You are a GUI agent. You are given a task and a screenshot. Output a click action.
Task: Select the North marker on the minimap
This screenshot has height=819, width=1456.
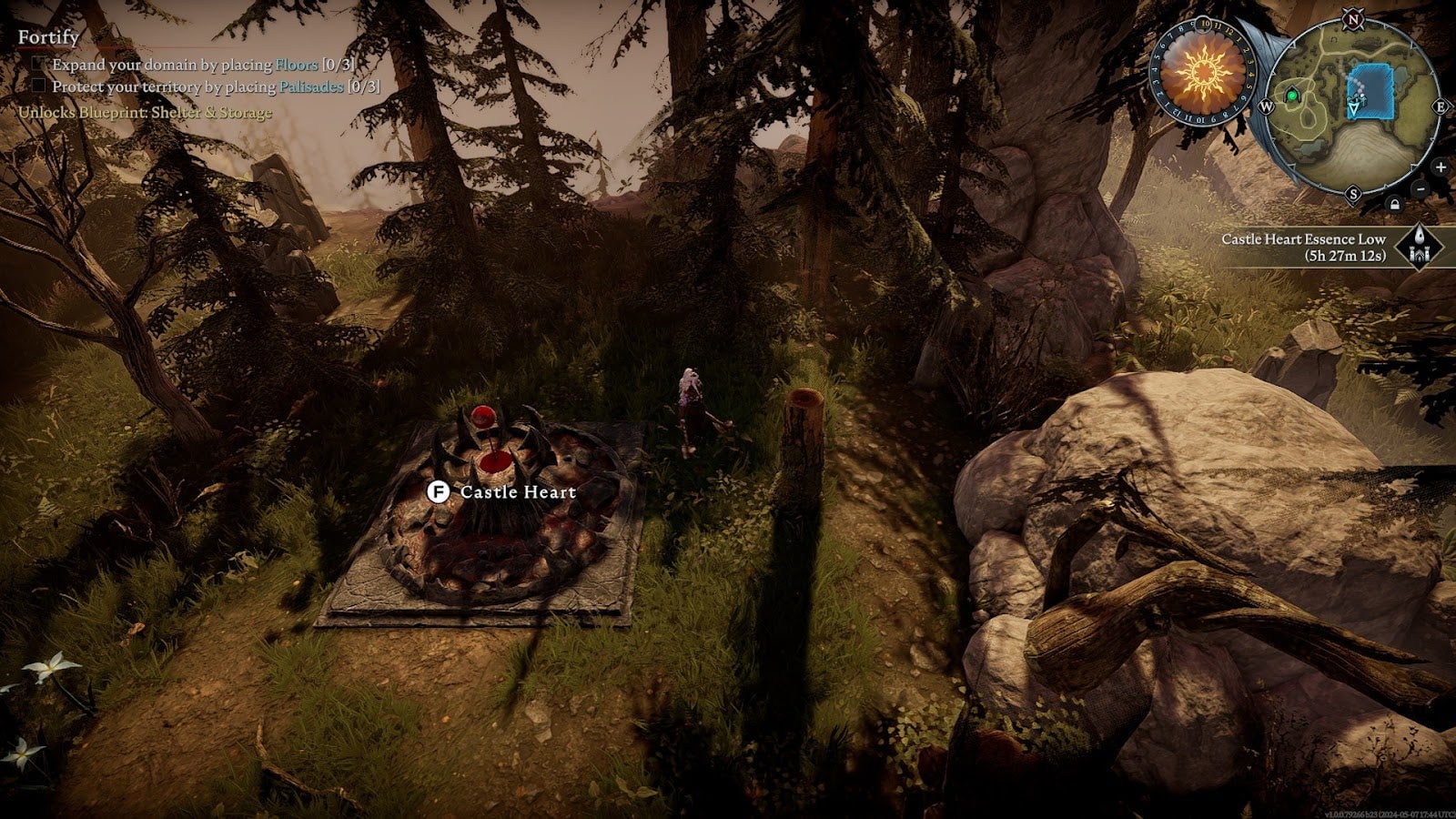pyautogui.click(x=1351, y=20)
